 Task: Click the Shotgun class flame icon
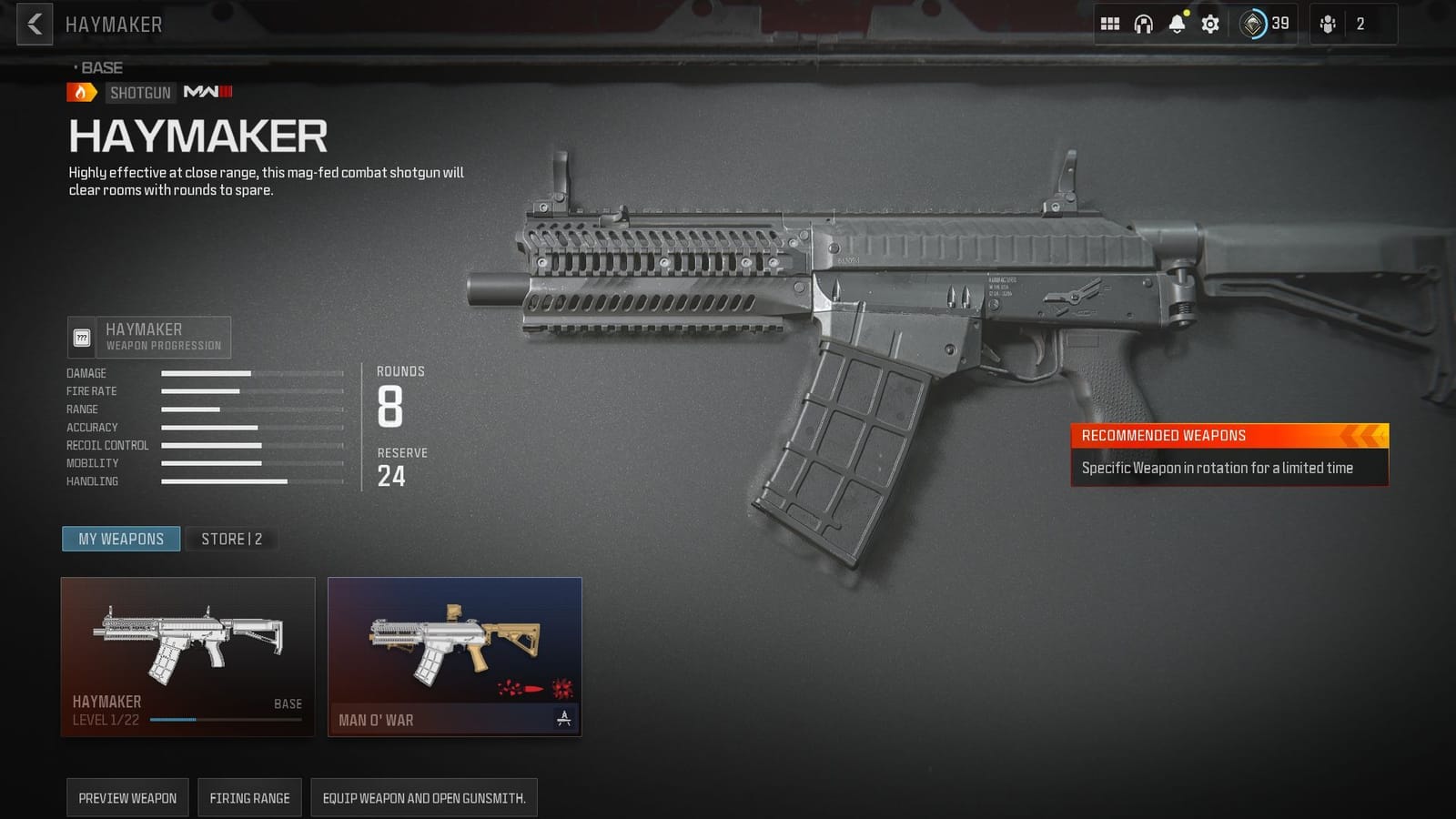point(80,92)
